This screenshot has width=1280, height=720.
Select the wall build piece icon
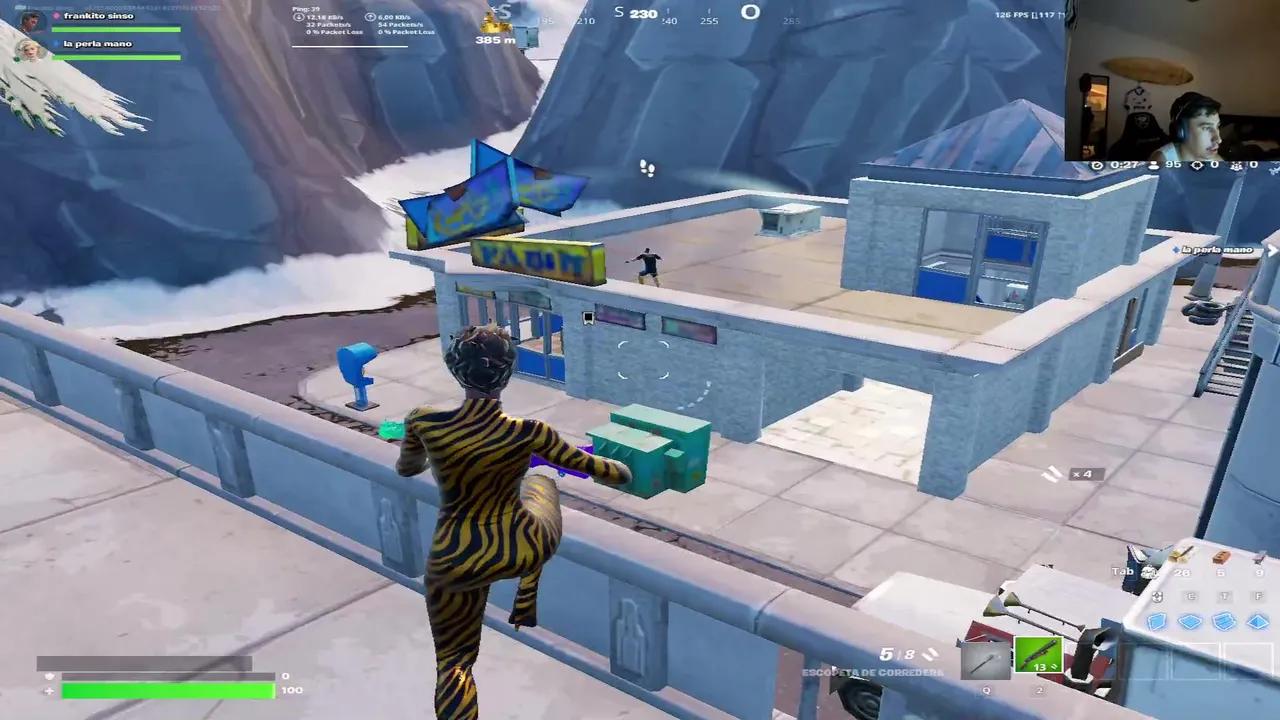(x=1157, y=621)
